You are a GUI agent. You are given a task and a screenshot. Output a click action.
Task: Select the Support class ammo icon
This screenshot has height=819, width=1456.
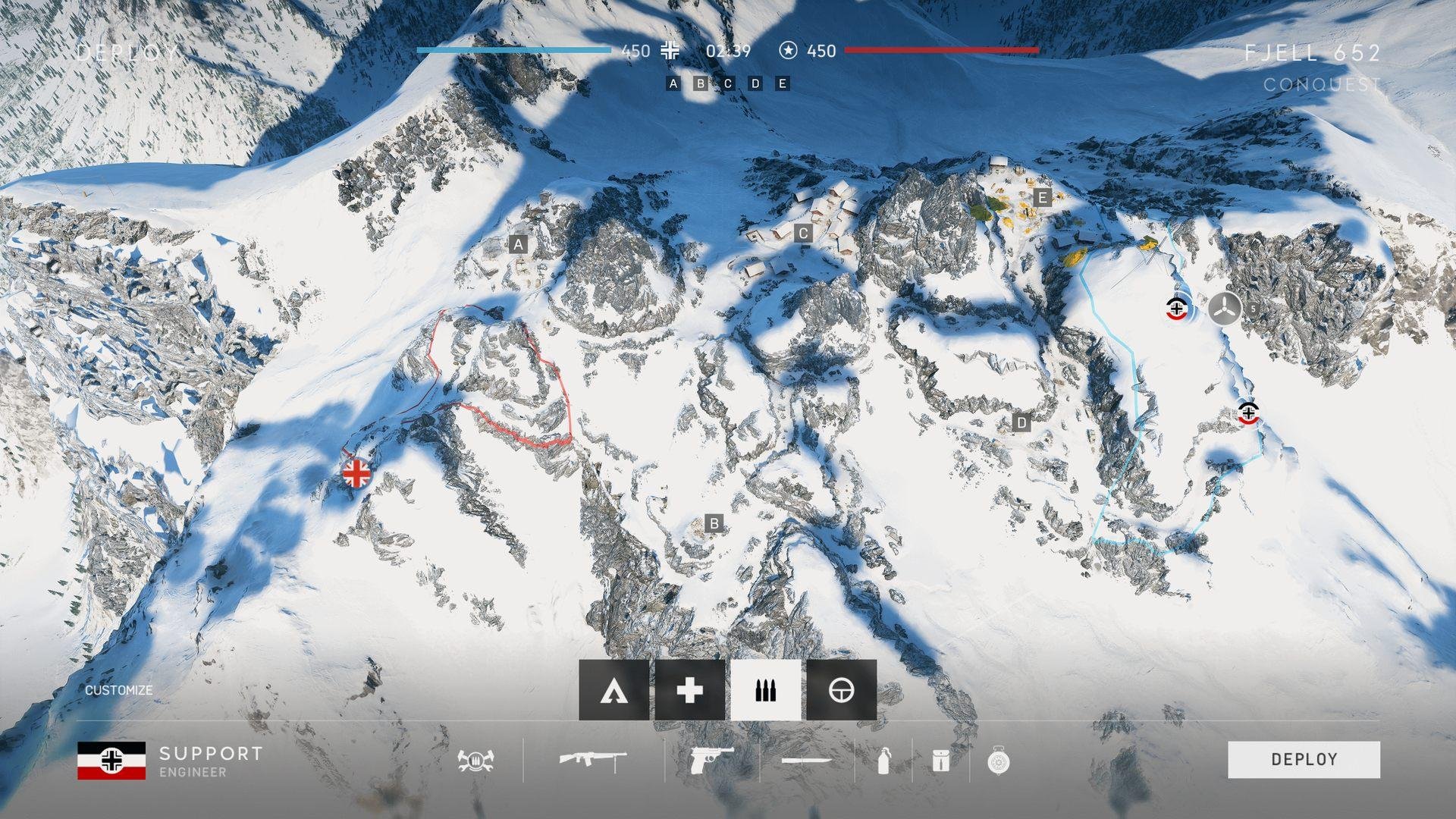pyautogui.click(x=765, y=690)
